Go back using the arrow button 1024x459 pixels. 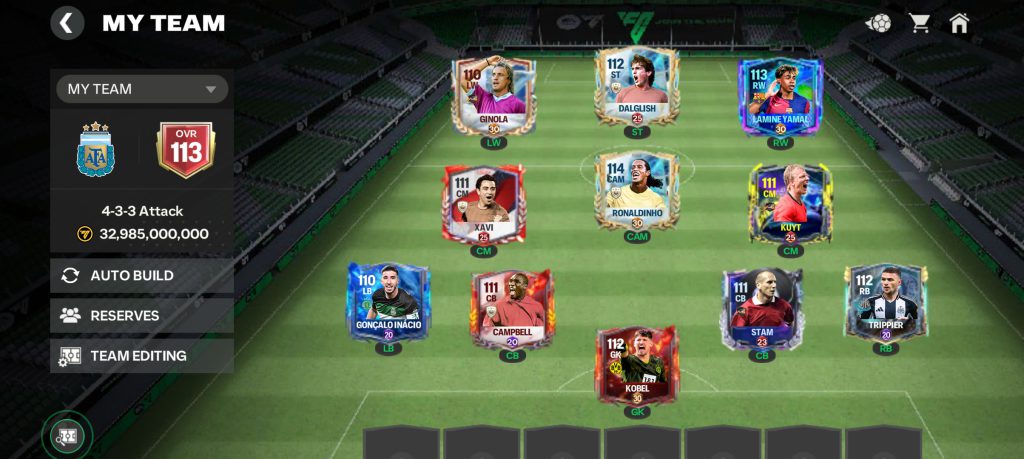click(x=67, y=23)
